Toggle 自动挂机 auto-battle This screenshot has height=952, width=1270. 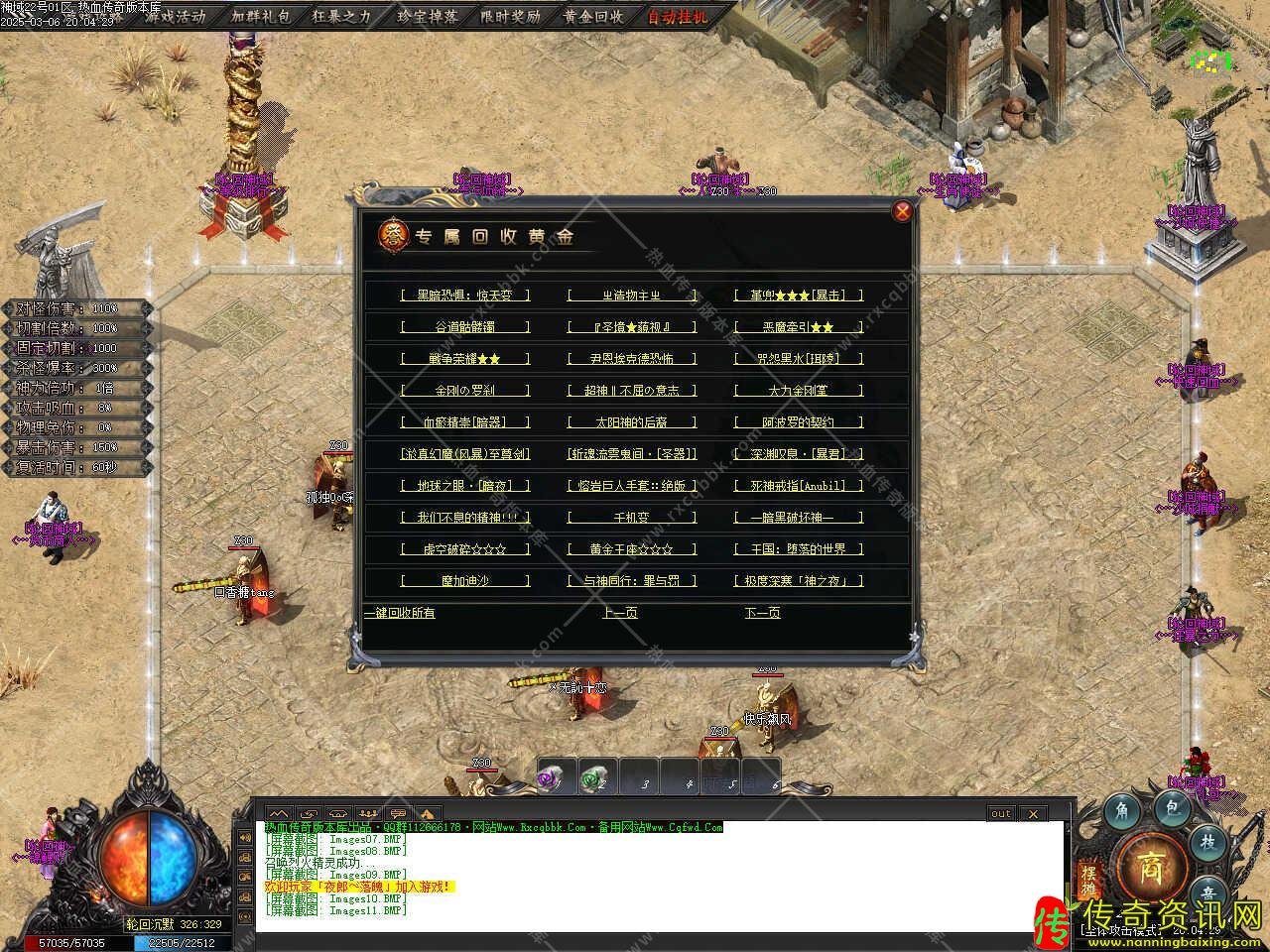tap(678, 16)
